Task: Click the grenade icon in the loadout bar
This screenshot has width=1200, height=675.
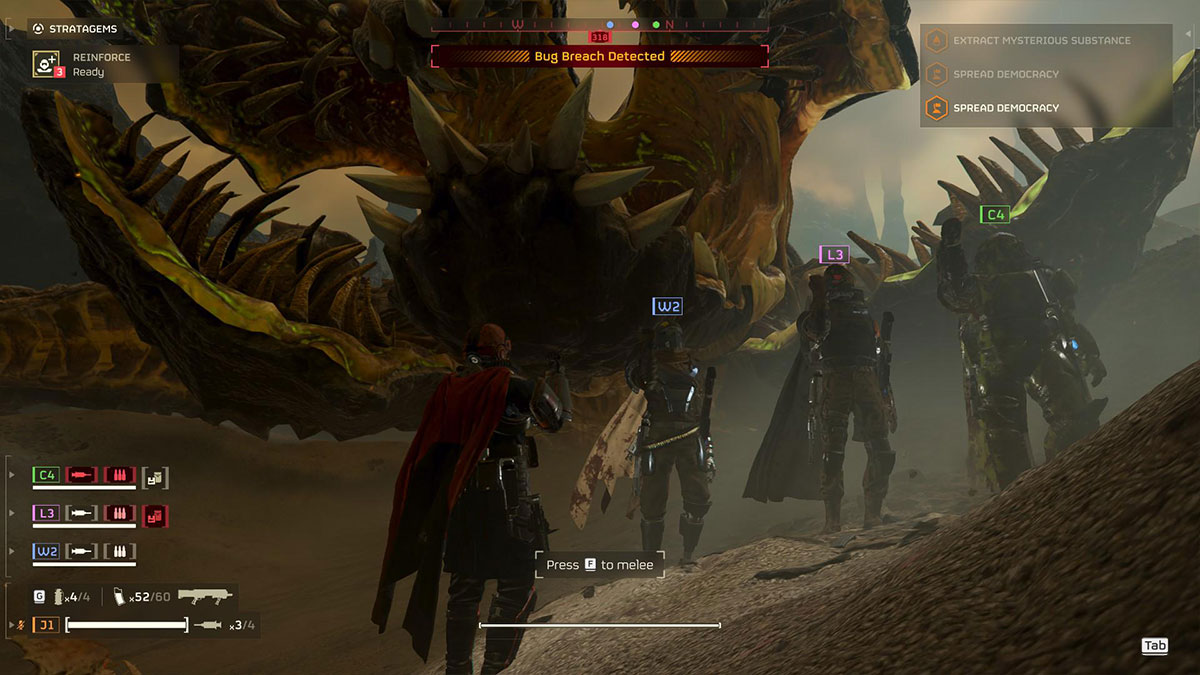Action: [60, 597]
